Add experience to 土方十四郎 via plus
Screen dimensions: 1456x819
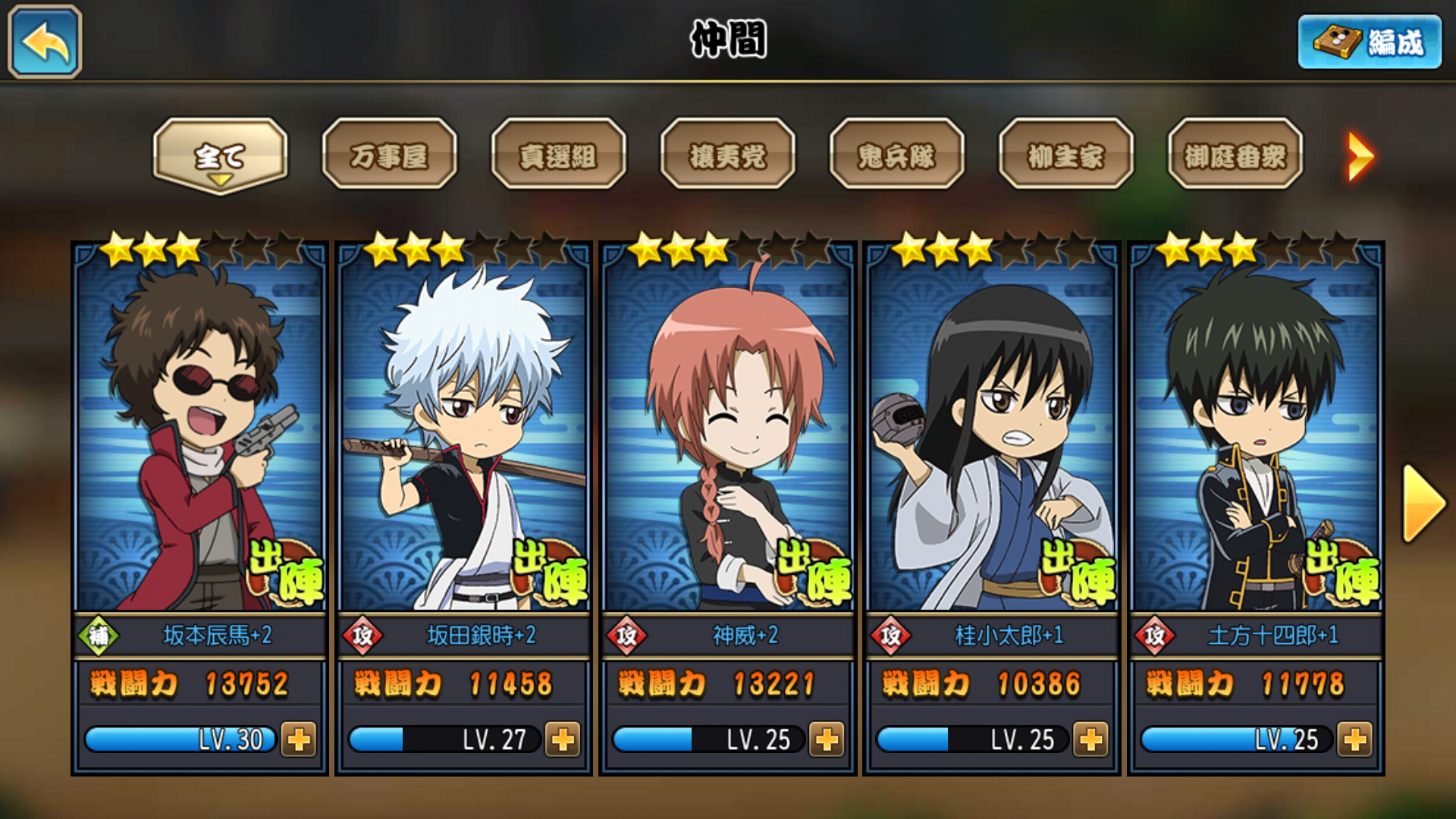click(x=1354, y=739)
